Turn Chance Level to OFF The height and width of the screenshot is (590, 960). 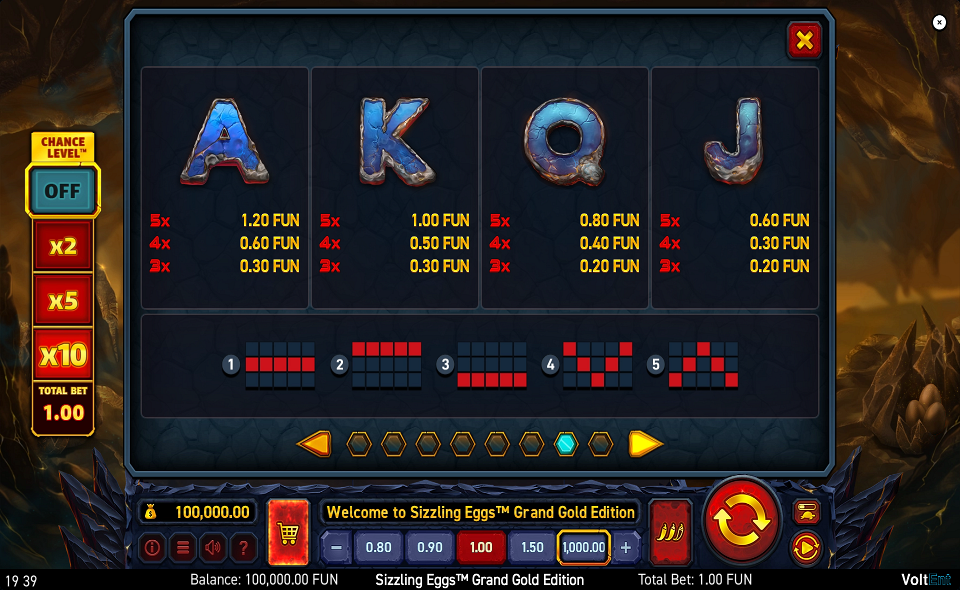tap(62, 190)
